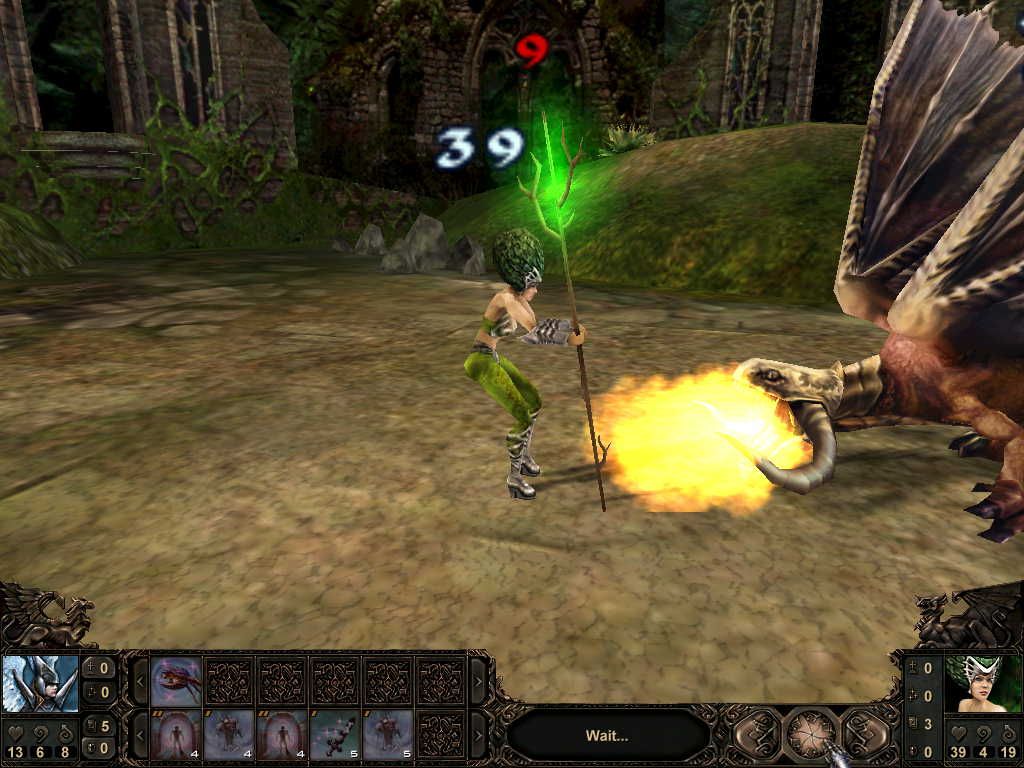
Task: Pick the horned creature card costing 5
Action: pyautogui.click(x=388, y=735)
